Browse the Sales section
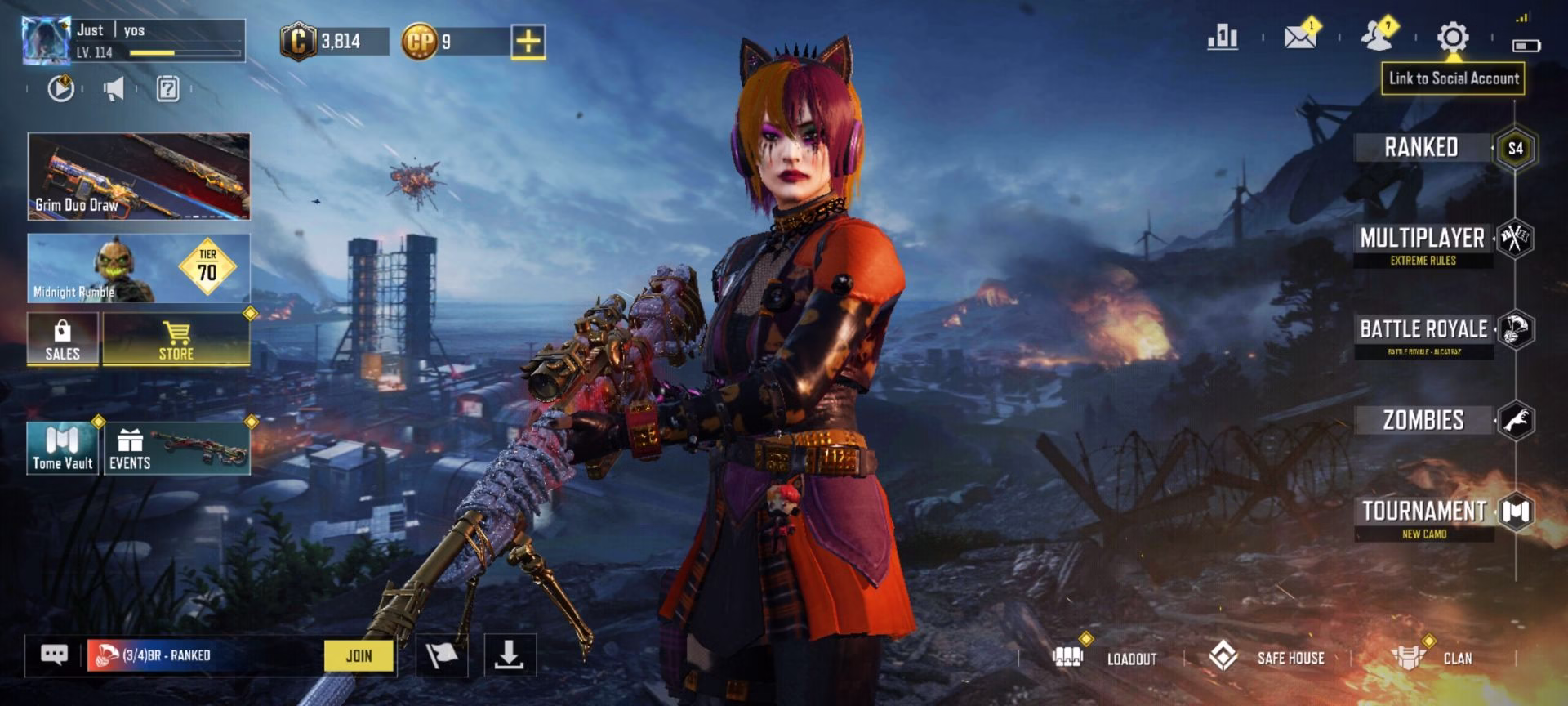Screen dimensions: 1568x706 coord(63,339)
